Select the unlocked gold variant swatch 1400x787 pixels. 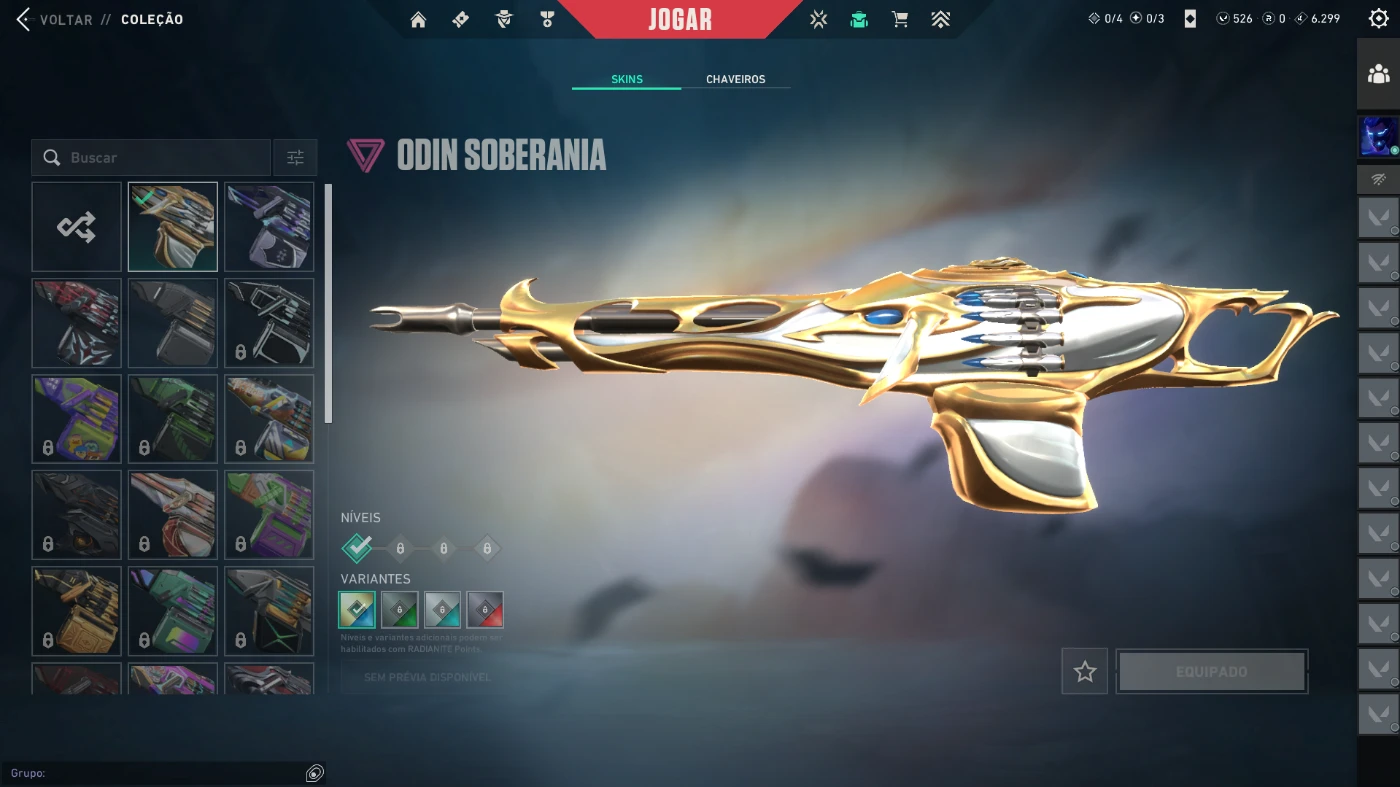pos(357,609)
